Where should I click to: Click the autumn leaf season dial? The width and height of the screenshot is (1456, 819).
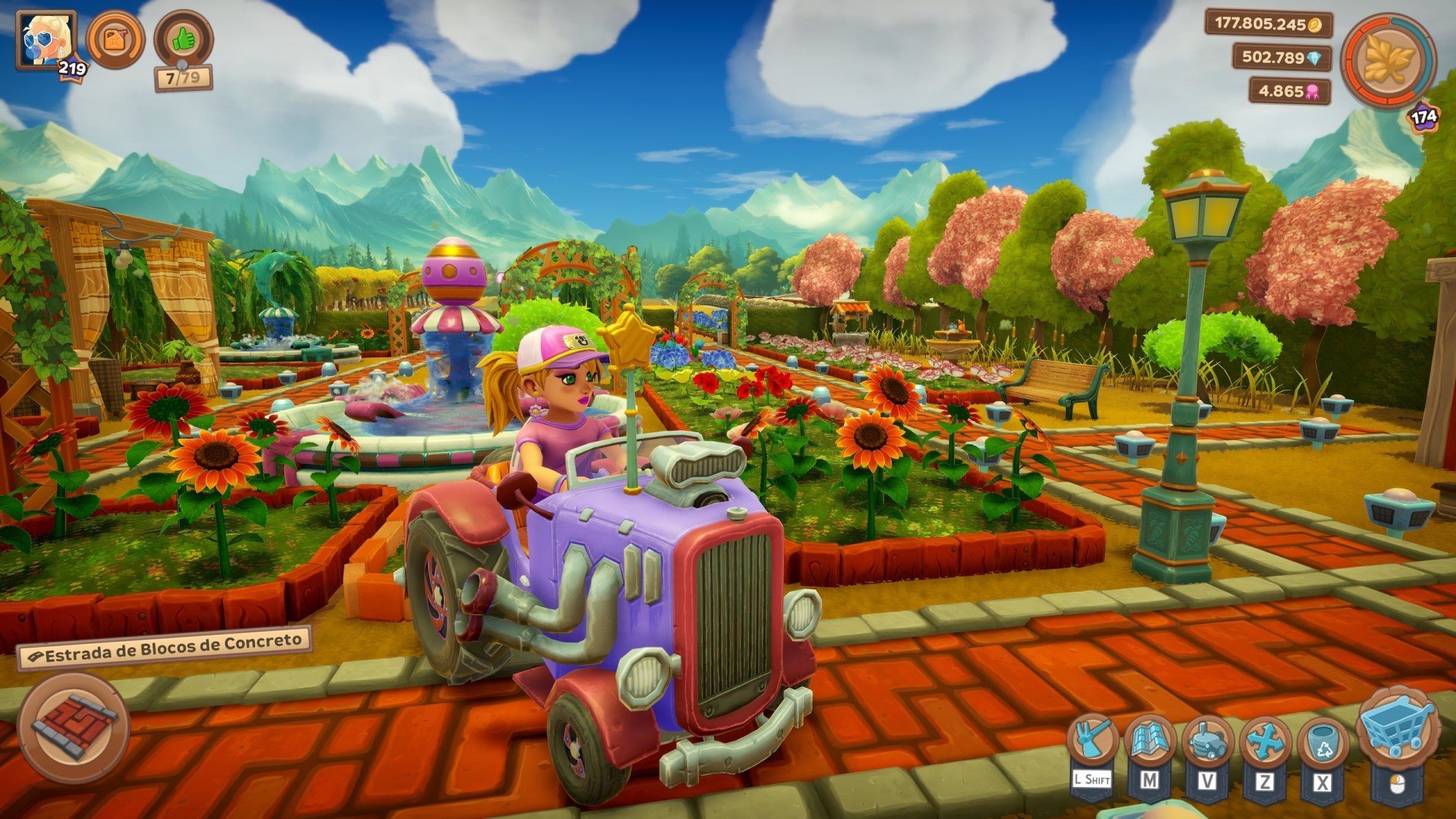point(1388,61)
